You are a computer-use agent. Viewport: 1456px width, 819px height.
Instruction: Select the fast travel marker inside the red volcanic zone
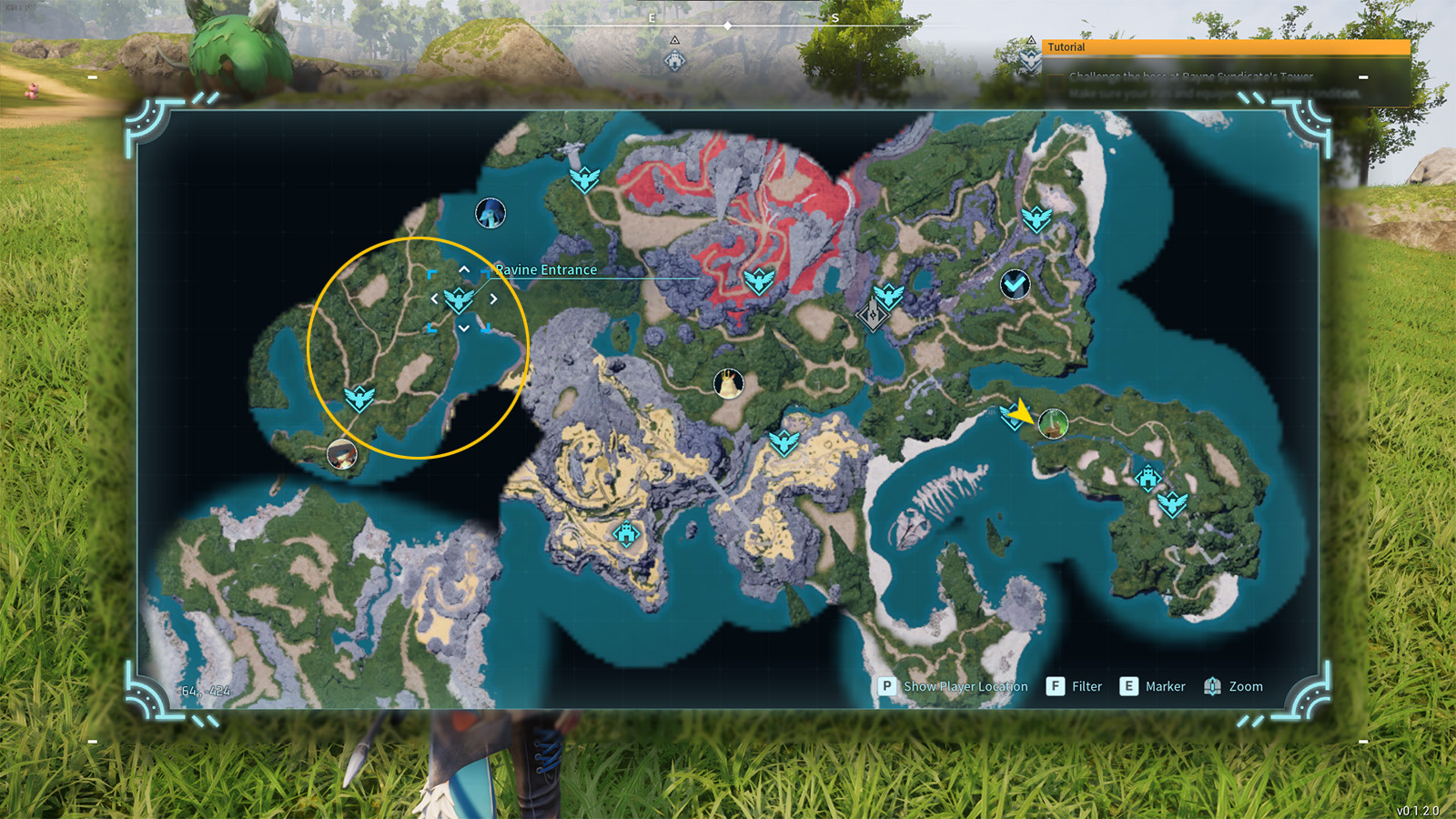758,280
